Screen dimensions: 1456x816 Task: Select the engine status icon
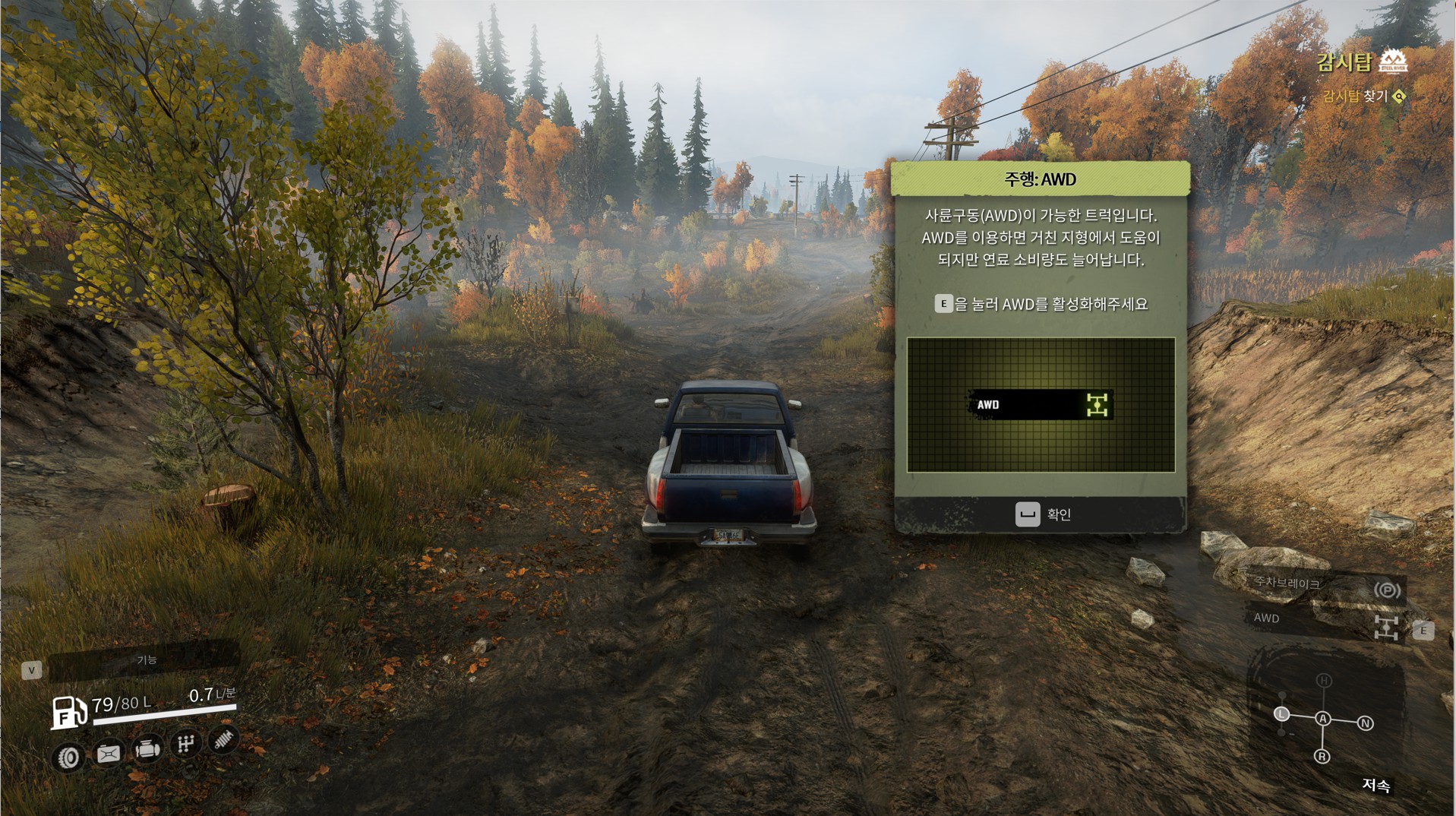point(147,749)
